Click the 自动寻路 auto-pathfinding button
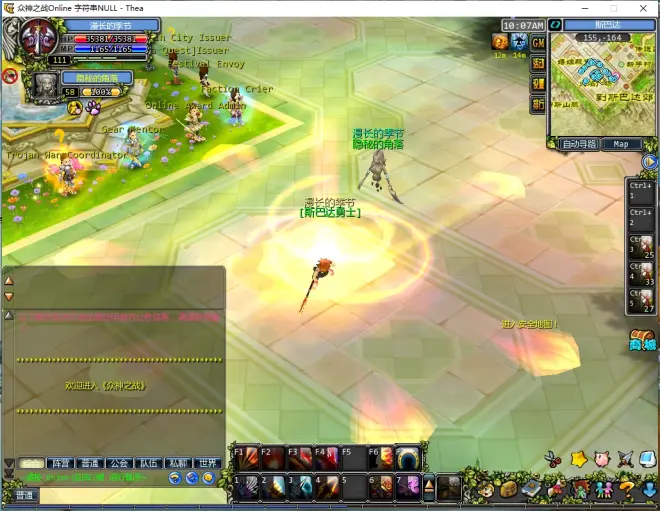This screenshot has width=660, height=511. pos(579,144)
